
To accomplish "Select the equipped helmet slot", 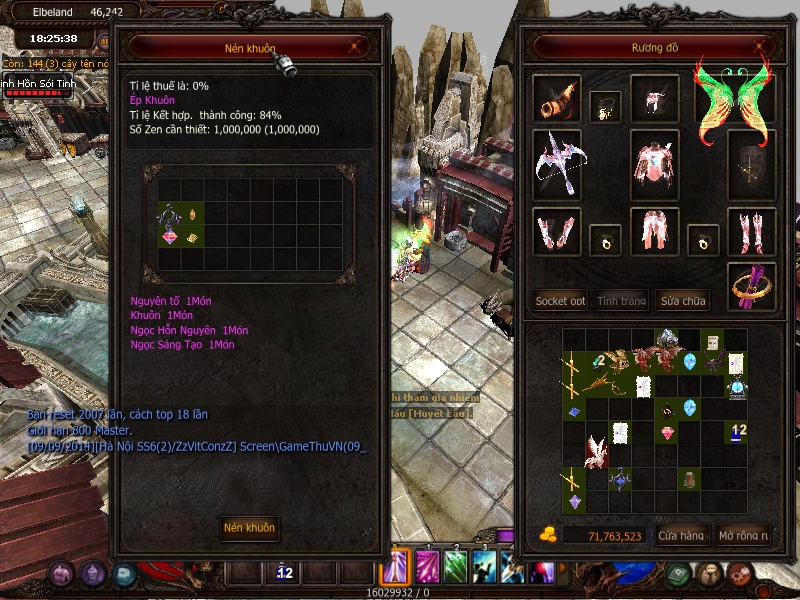I will pos(654,98).
